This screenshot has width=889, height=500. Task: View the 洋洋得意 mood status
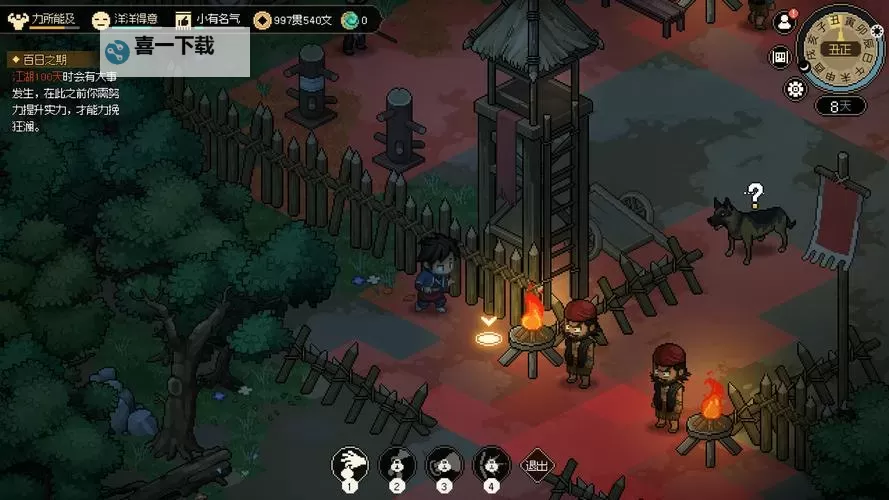[129, 20]
